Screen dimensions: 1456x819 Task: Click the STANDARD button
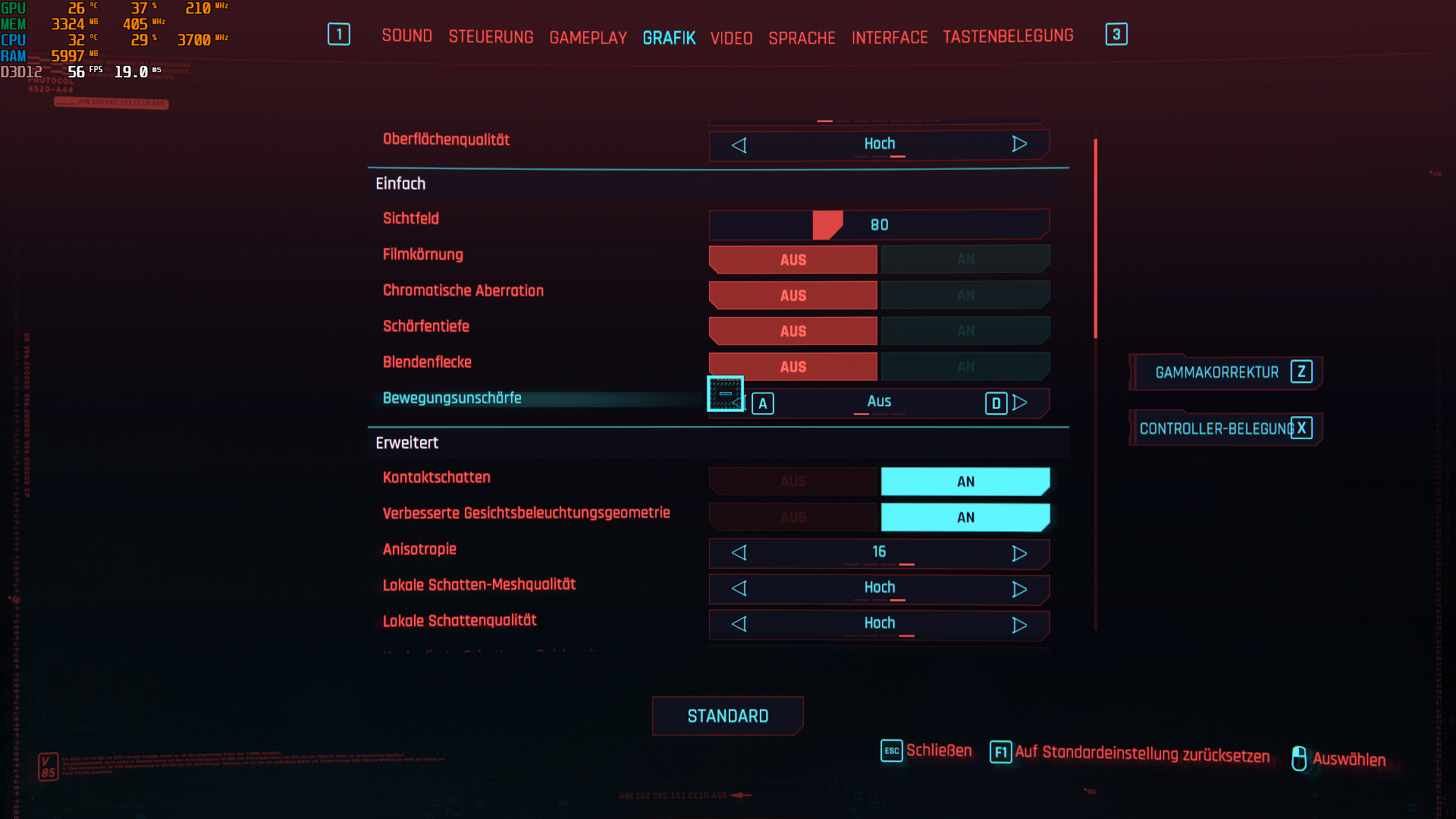727,715
